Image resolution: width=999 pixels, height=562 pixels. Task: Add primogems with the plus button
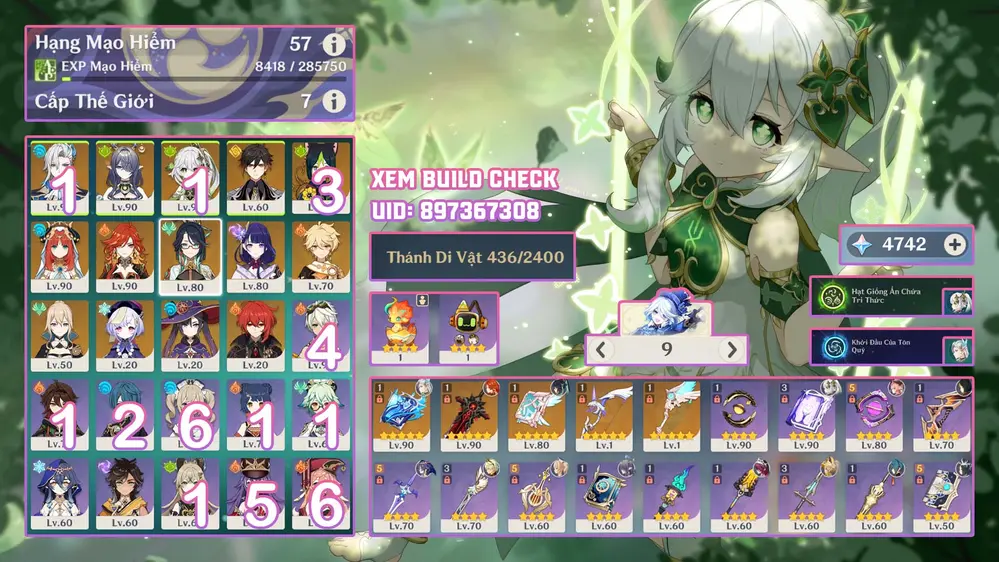[955, 244]
